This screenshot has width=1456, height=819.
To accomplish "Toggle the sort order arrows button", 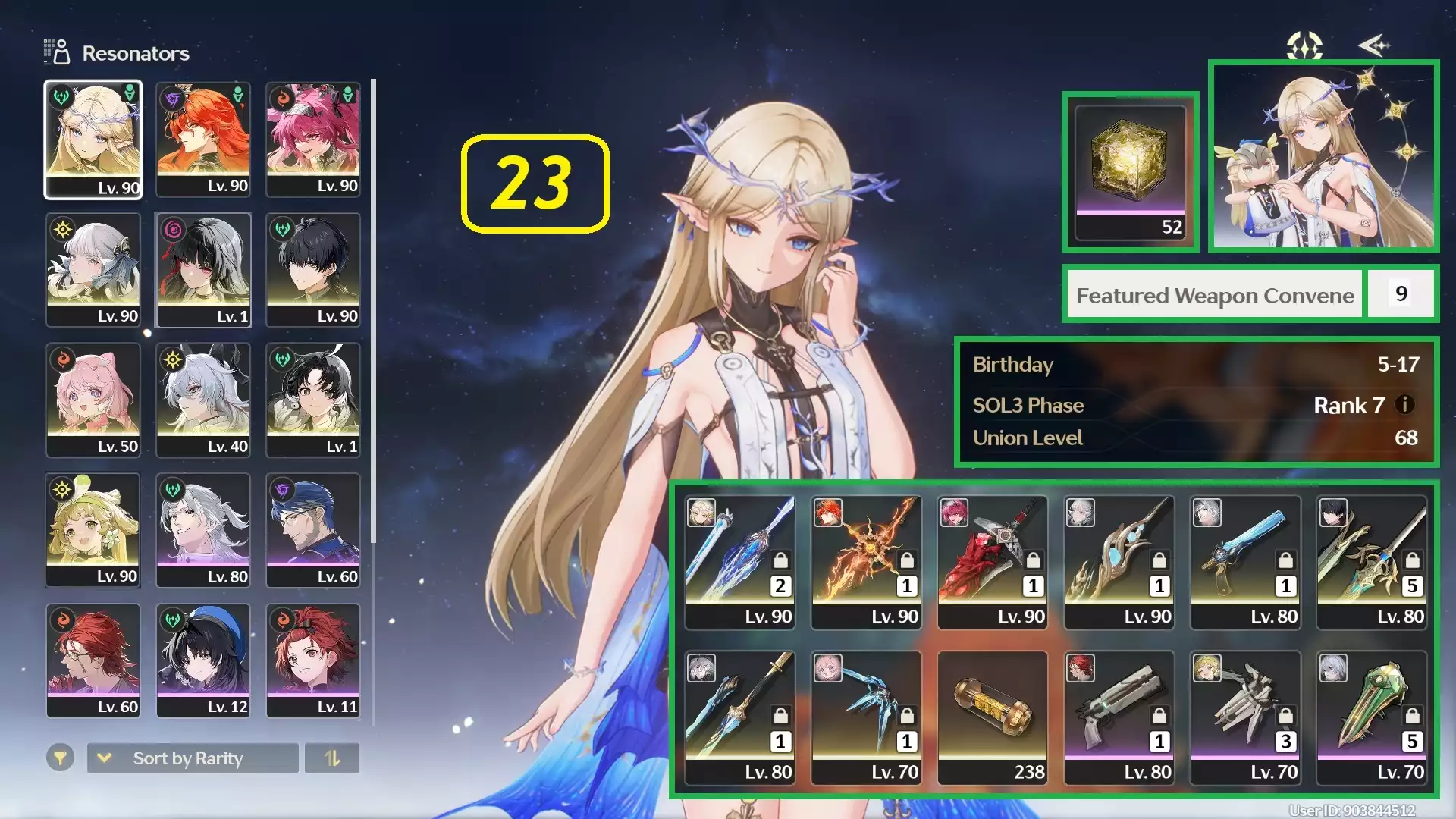I will pyautogui.click(x=332, y=758).
